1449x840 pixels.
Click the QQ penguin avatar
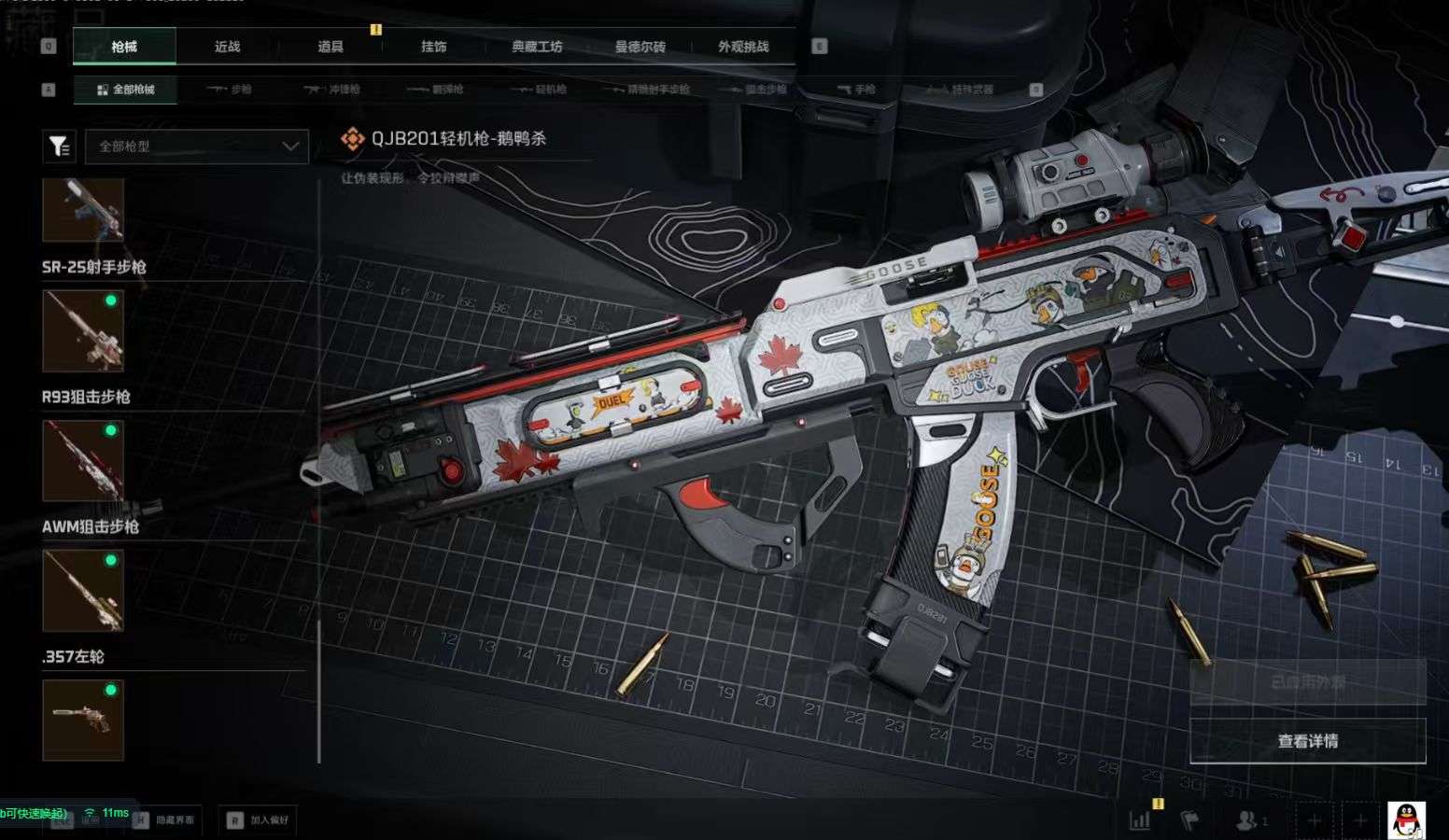tap(1406, 819)
